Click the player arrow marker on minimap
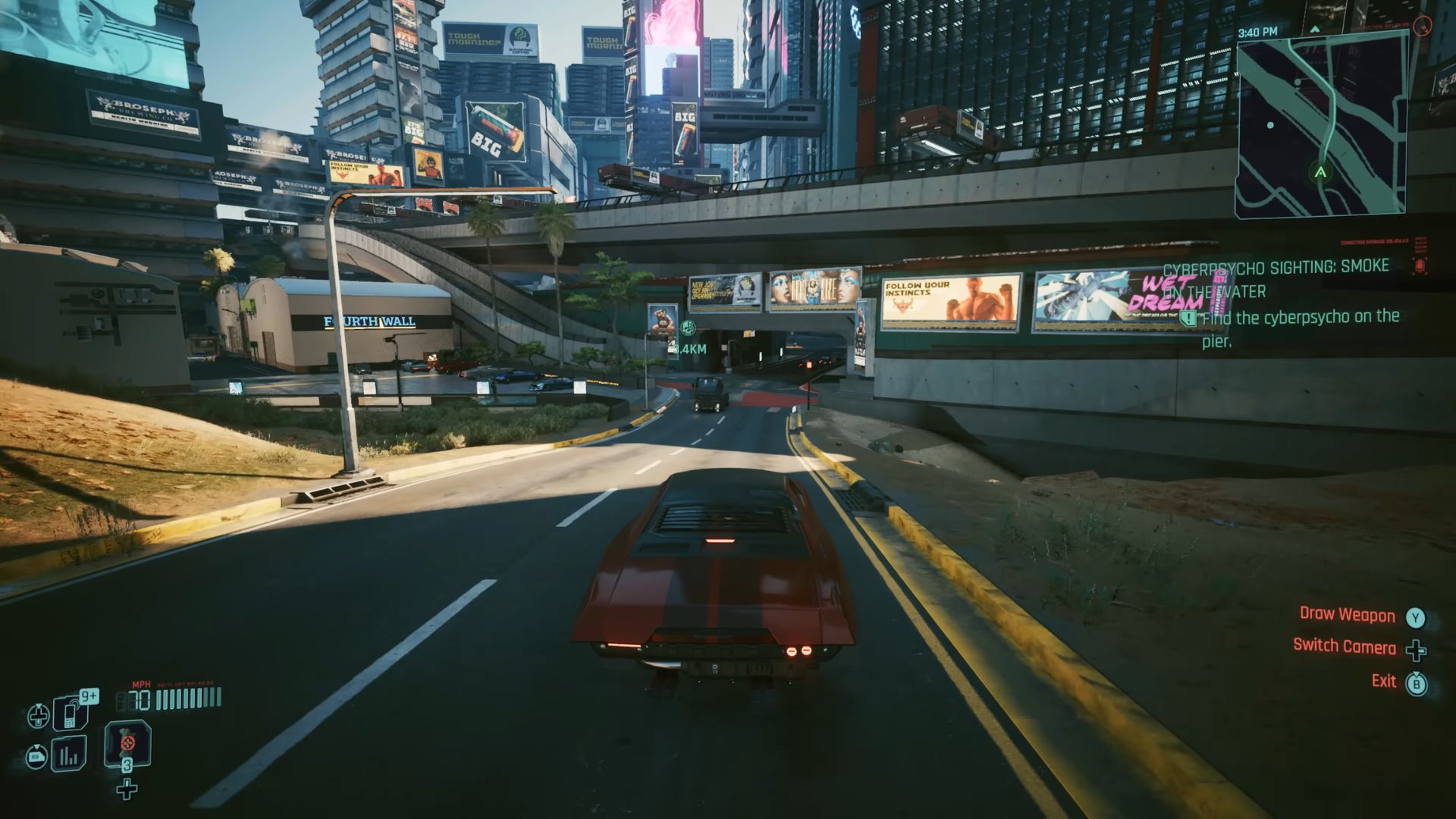 [x=1320, y=173]
